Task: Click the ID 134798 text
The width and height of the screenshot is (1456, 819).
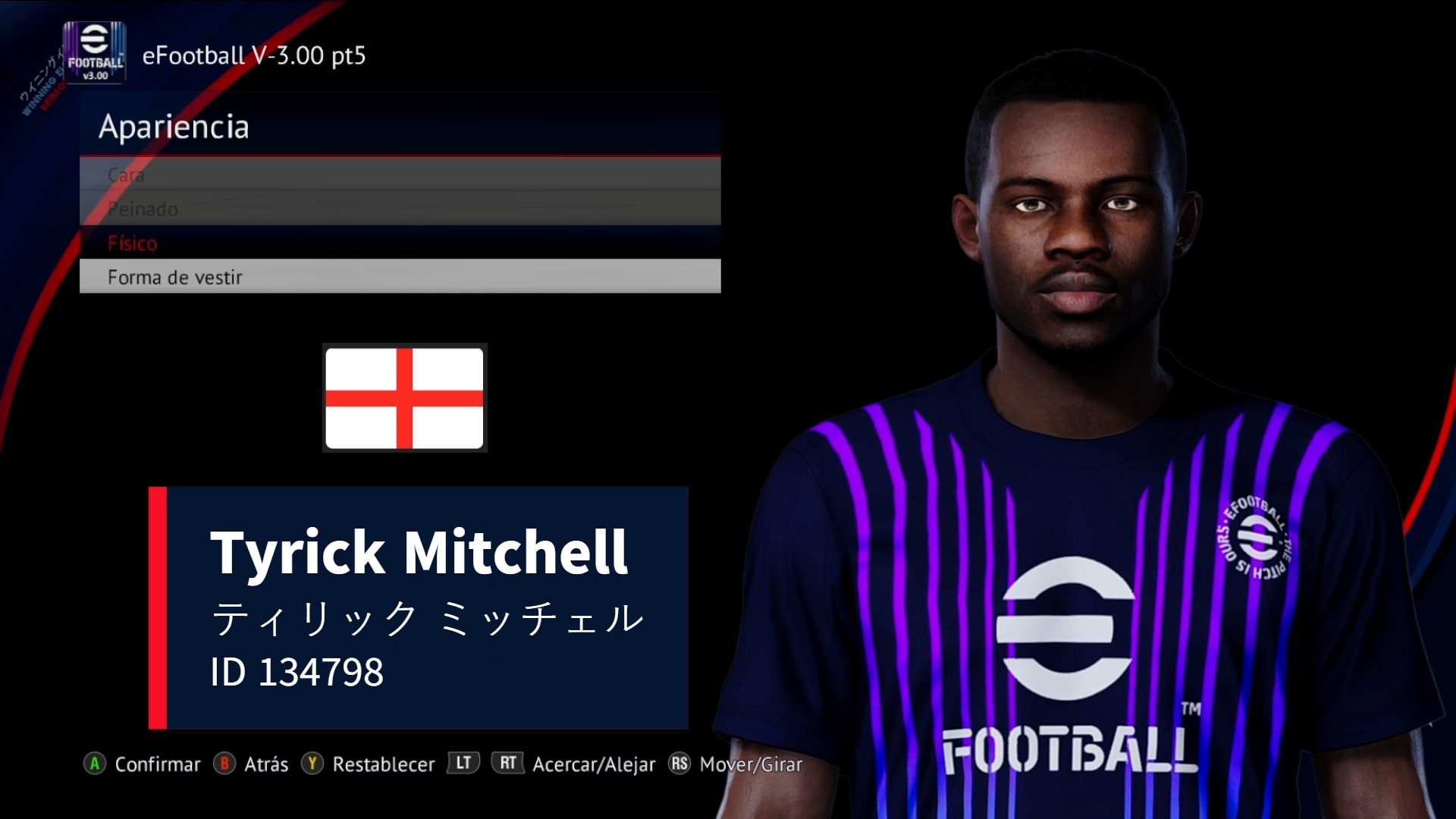Action: coord(299,670)
